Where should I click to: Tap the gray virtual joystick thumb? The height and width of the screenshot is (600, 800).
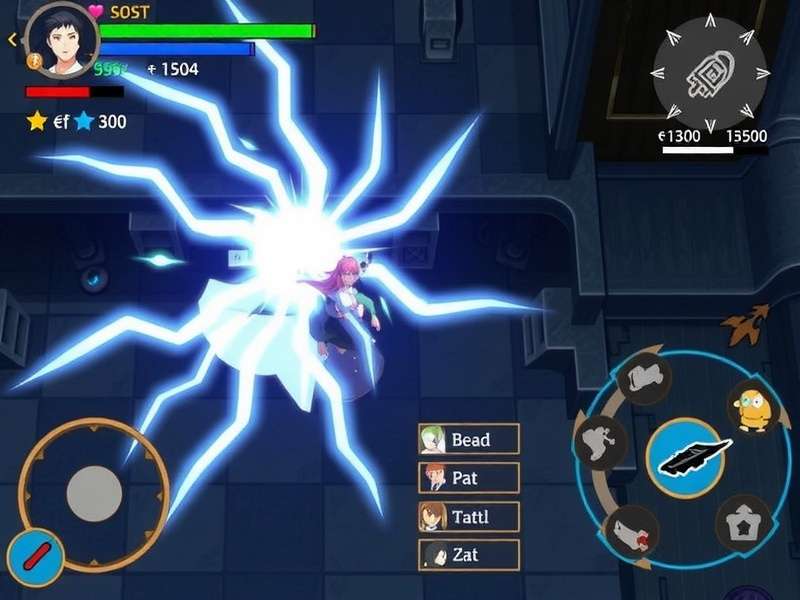[x=95, y=492]
